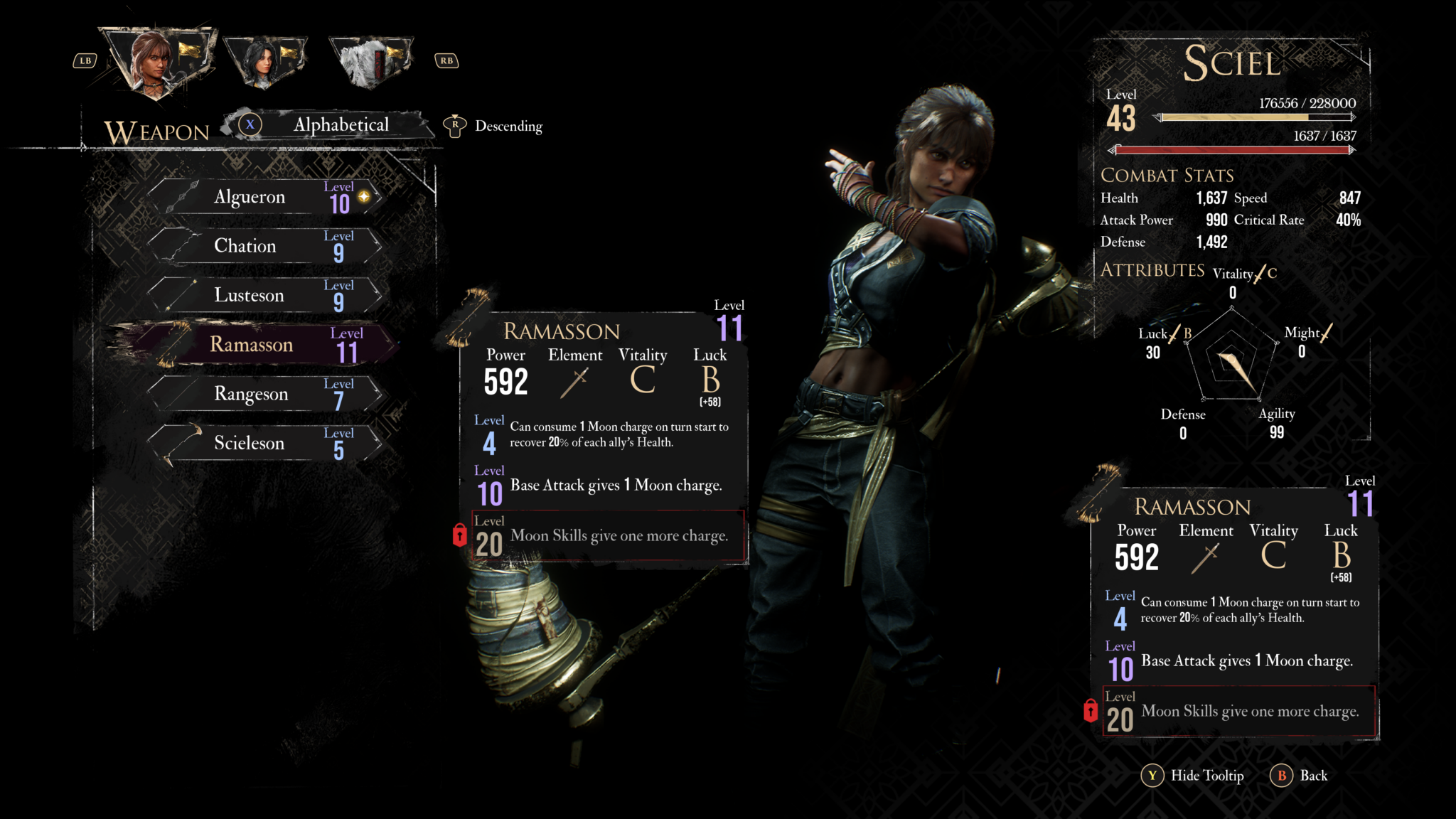The height and width of the screenshot is (819, 1456).
Task: Select the Luck B attribute marker
Action: click(1165, 333)
